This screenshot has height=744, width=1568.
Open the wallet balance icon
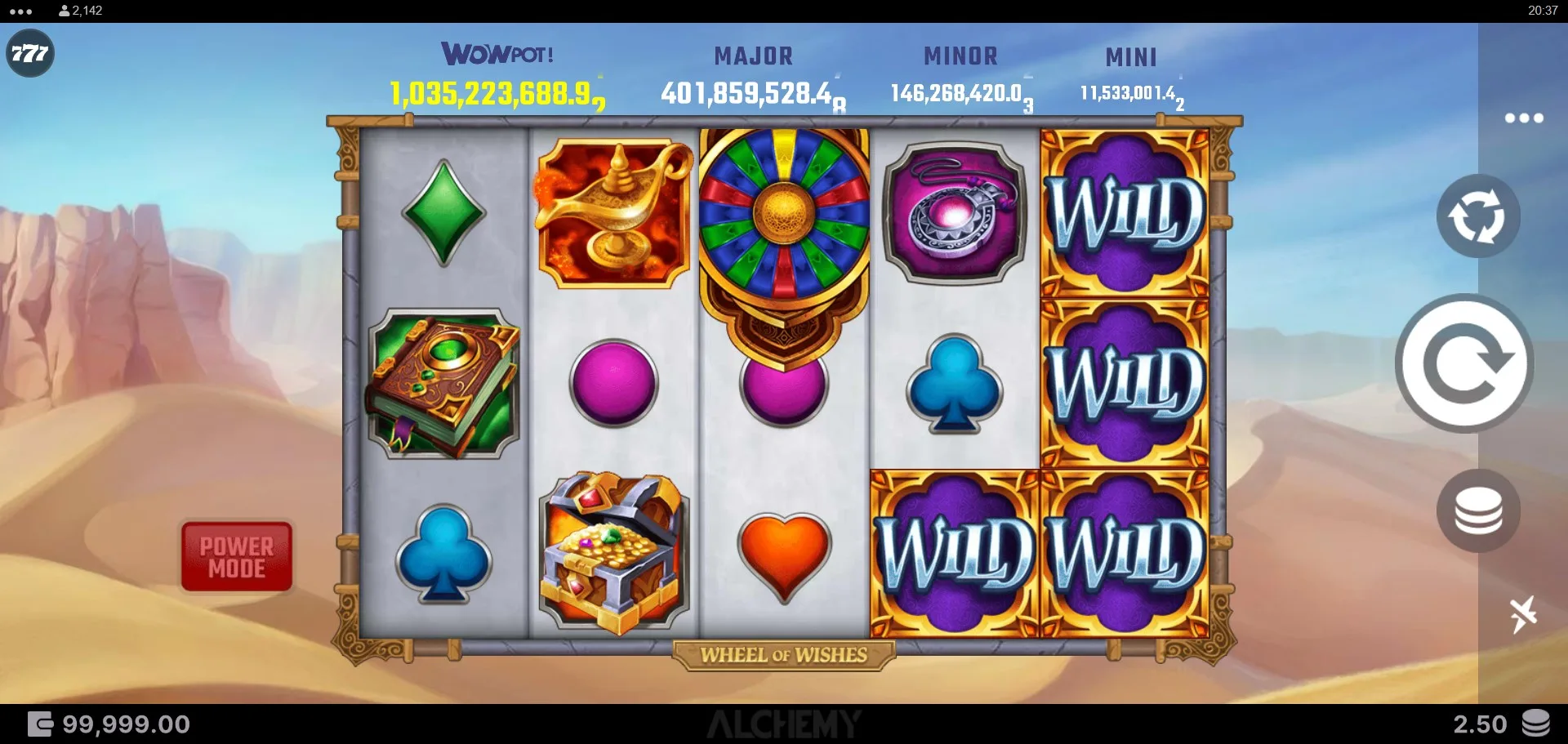40,724
